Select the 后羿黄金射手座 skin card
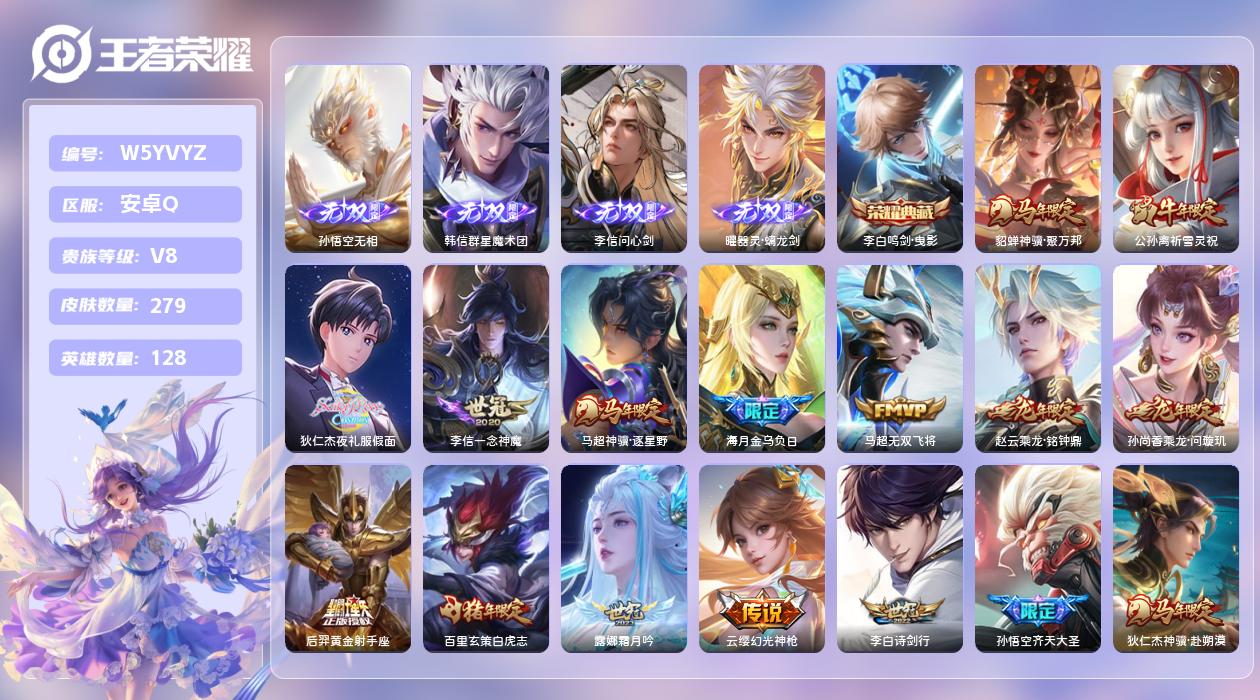Screen dimensions: 1260x700 point(348,558)
